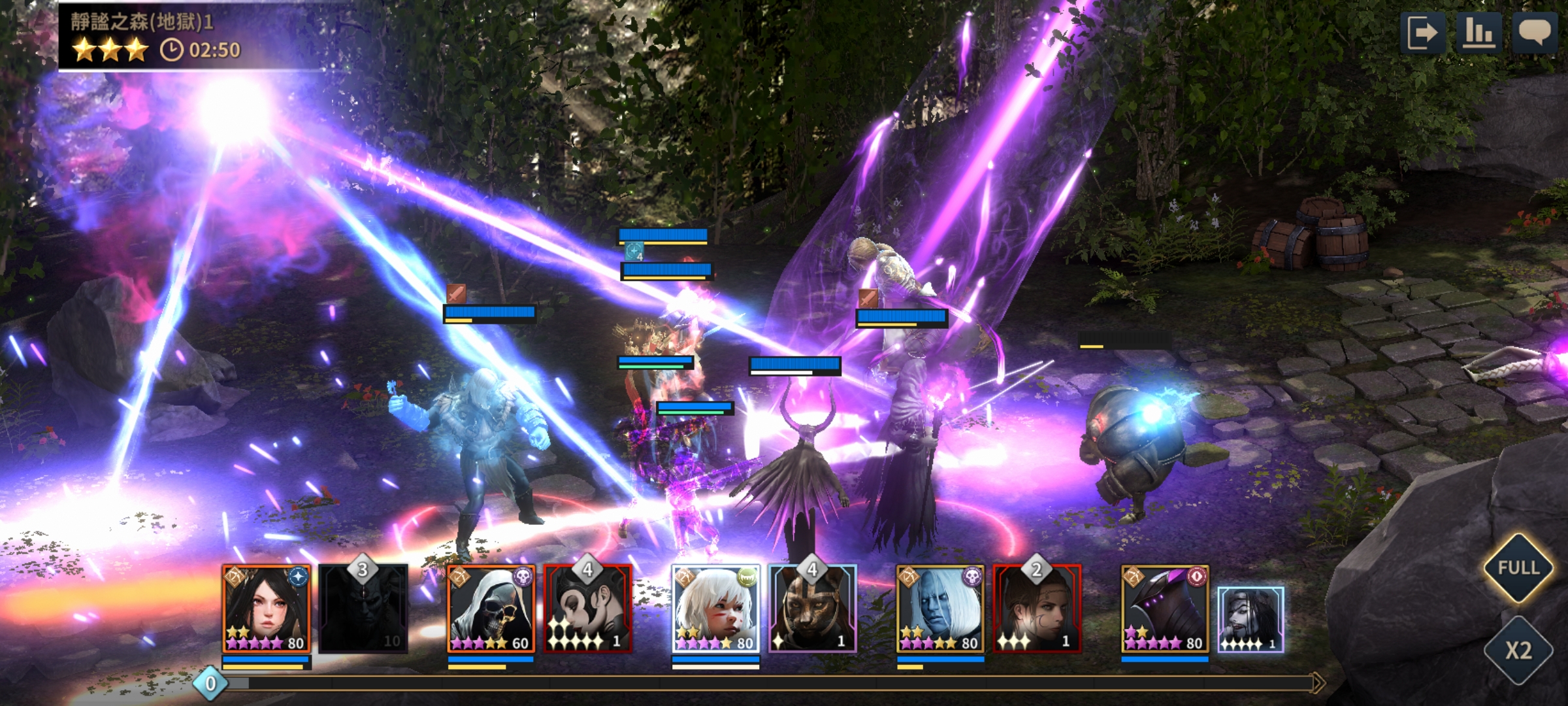Image resolution: width=1568 pixels, height=706 pixels.
Task: Use the cat-masked warrior skill card
Action: (812, 609)
